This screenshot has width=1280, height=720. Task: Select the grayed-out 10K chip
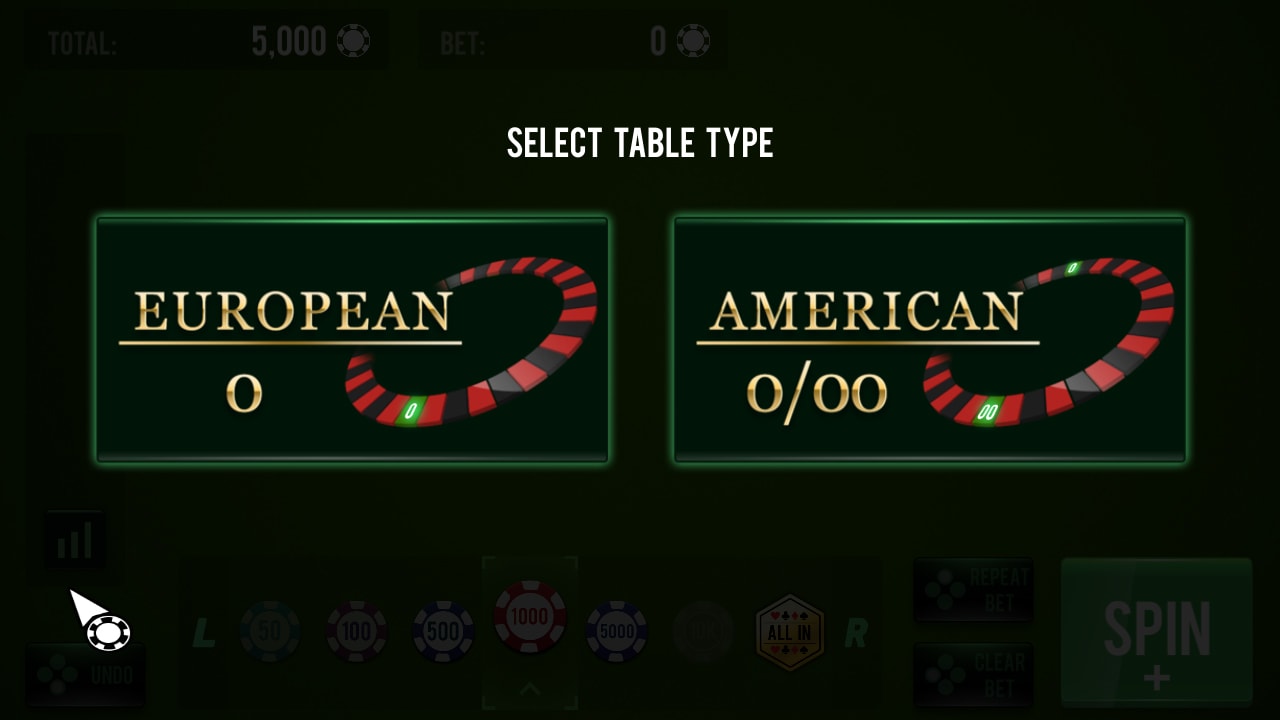pyautogui.click(x=703, y=630)
